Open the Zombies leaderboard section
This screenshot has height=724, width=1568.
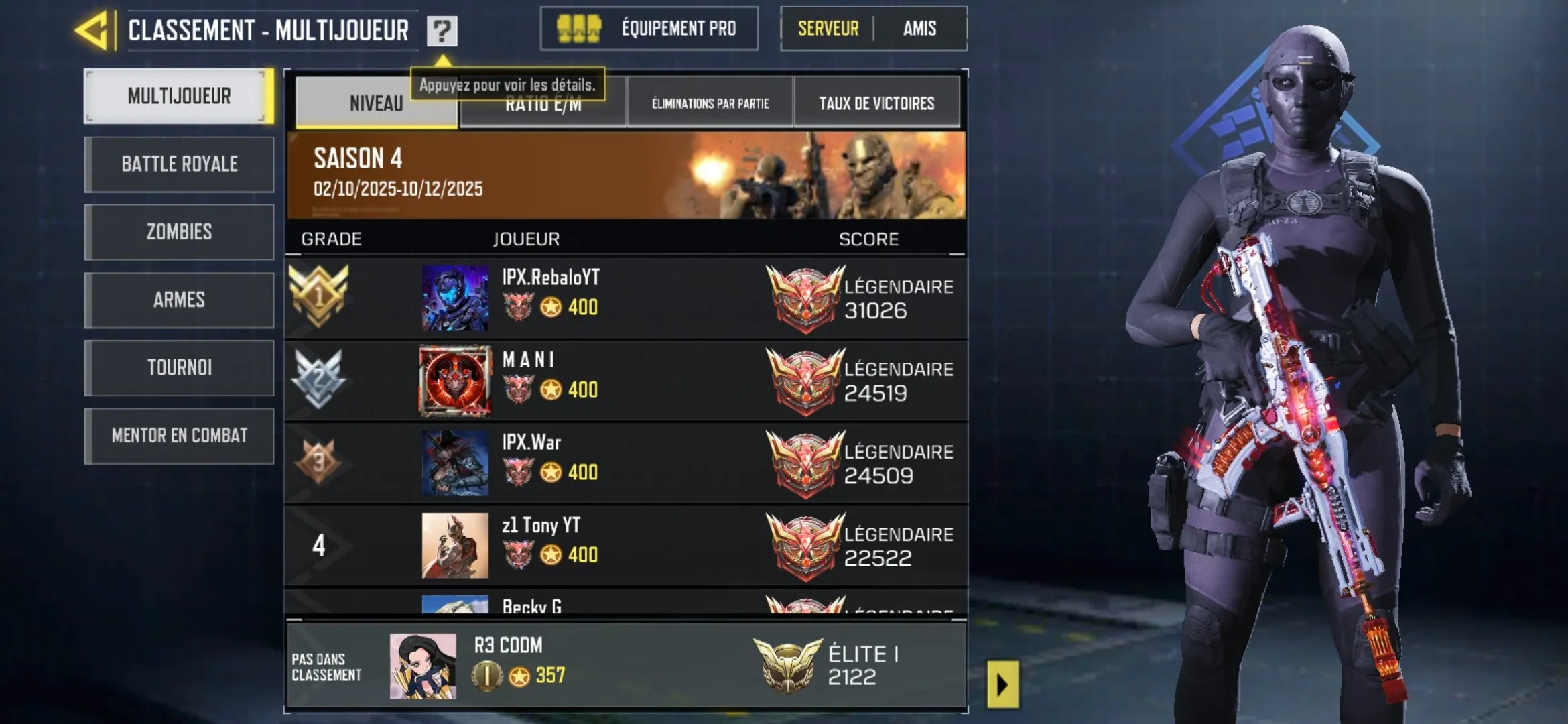(179, 232)
